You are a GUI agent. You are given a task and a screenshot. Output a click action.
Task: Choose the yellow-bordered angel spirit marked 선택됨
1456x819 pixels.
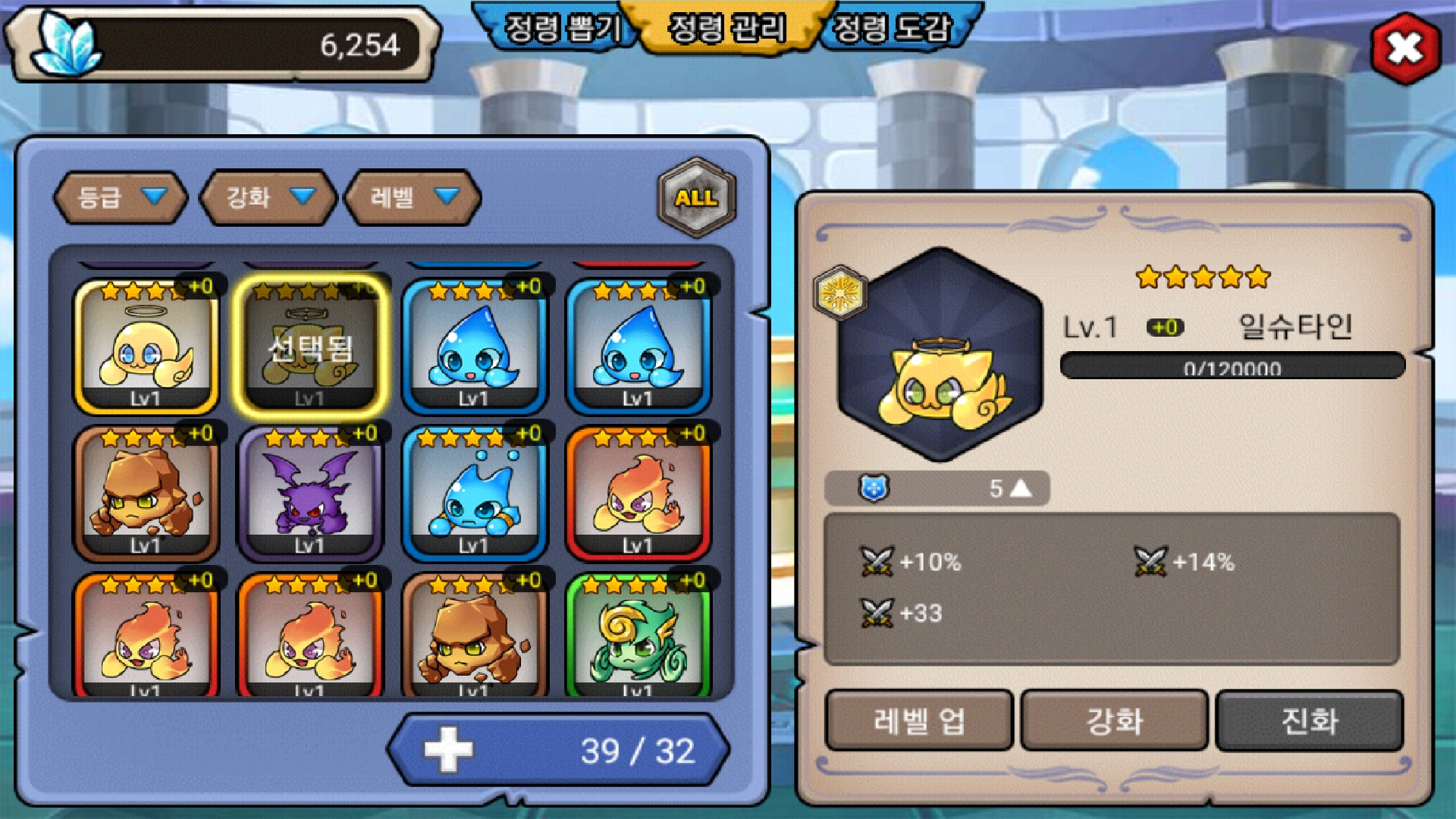click(311, 347)
